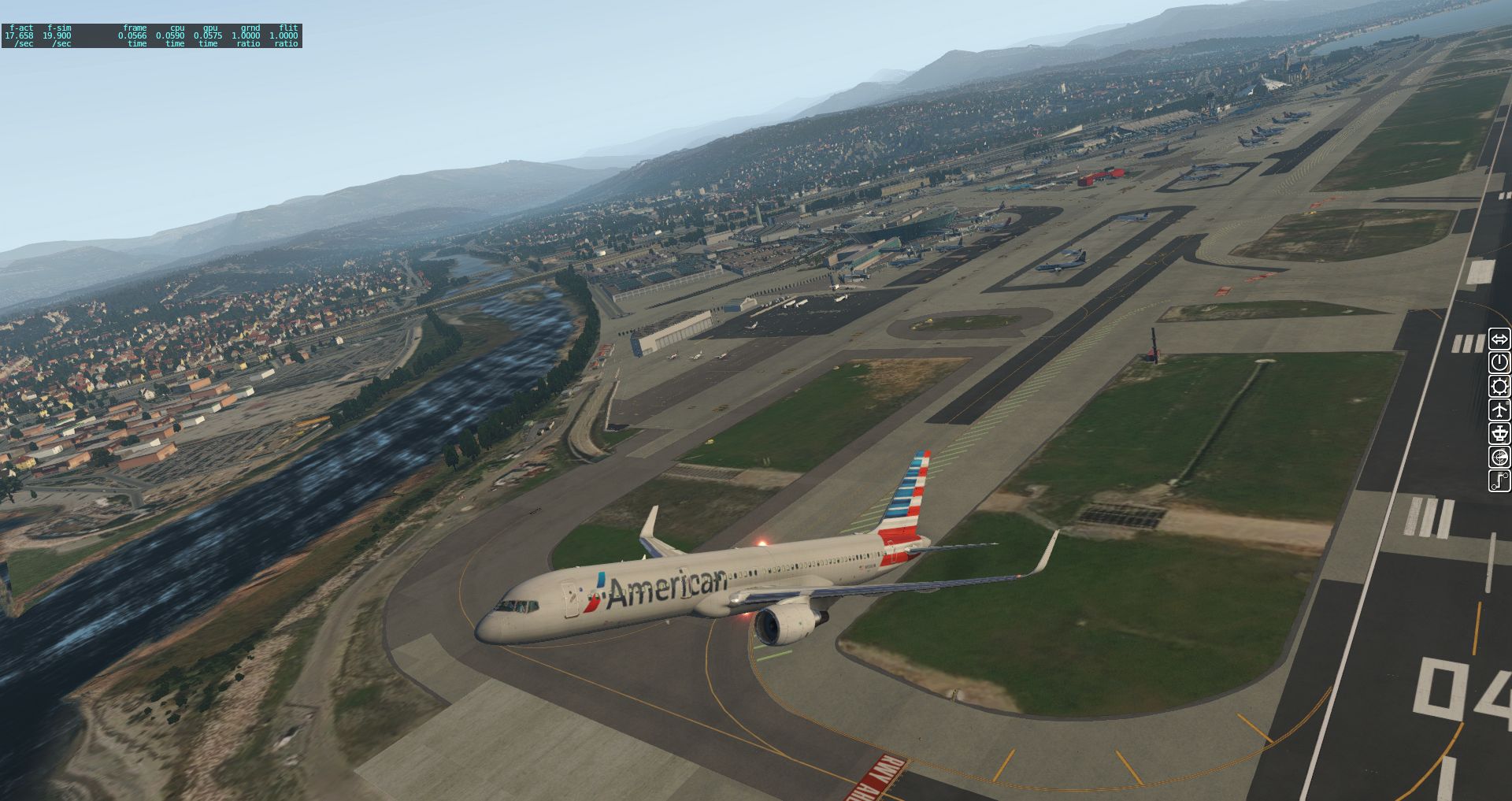Click the power symbol icon
1512x801 pixels.
[1499, 362]
